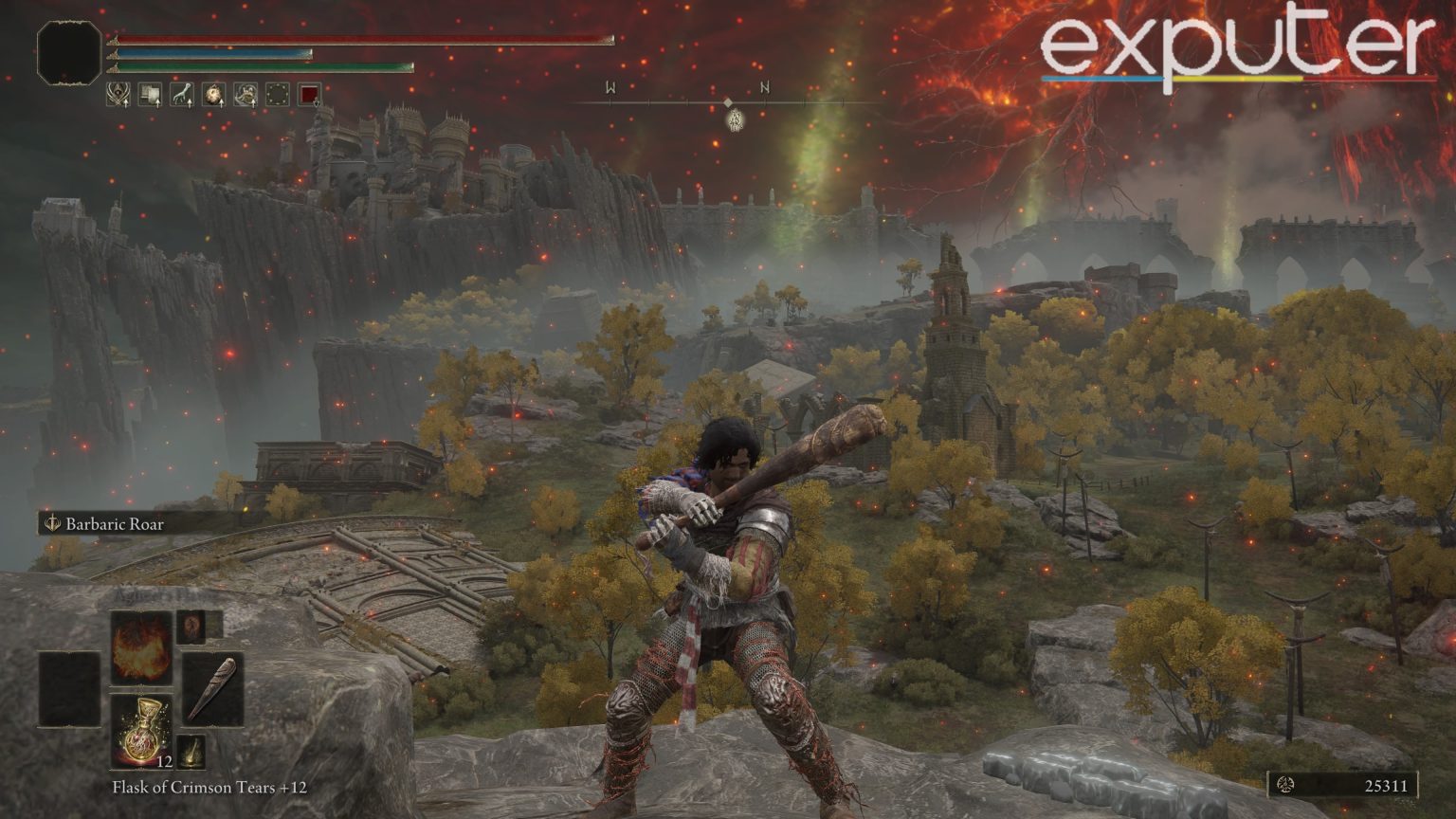This screenshot has width=1456, height=819.
Task: Select the fiery incantation spell icon
Action: [x=140, y=646]
